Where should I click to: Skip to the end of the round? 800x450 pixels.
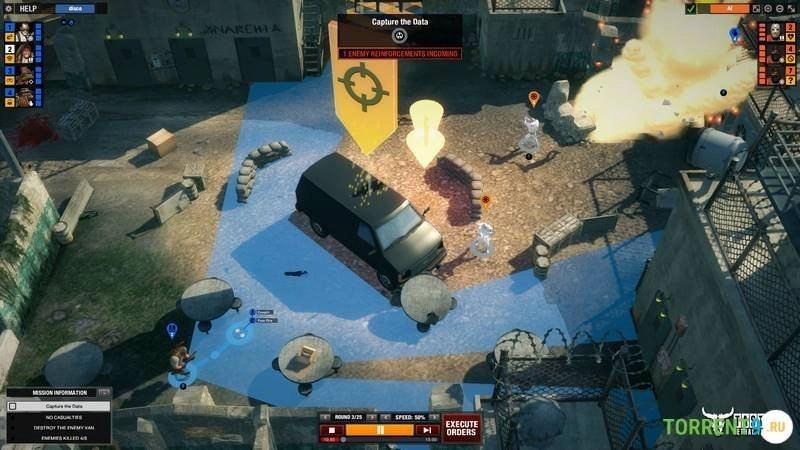[427, 431]
